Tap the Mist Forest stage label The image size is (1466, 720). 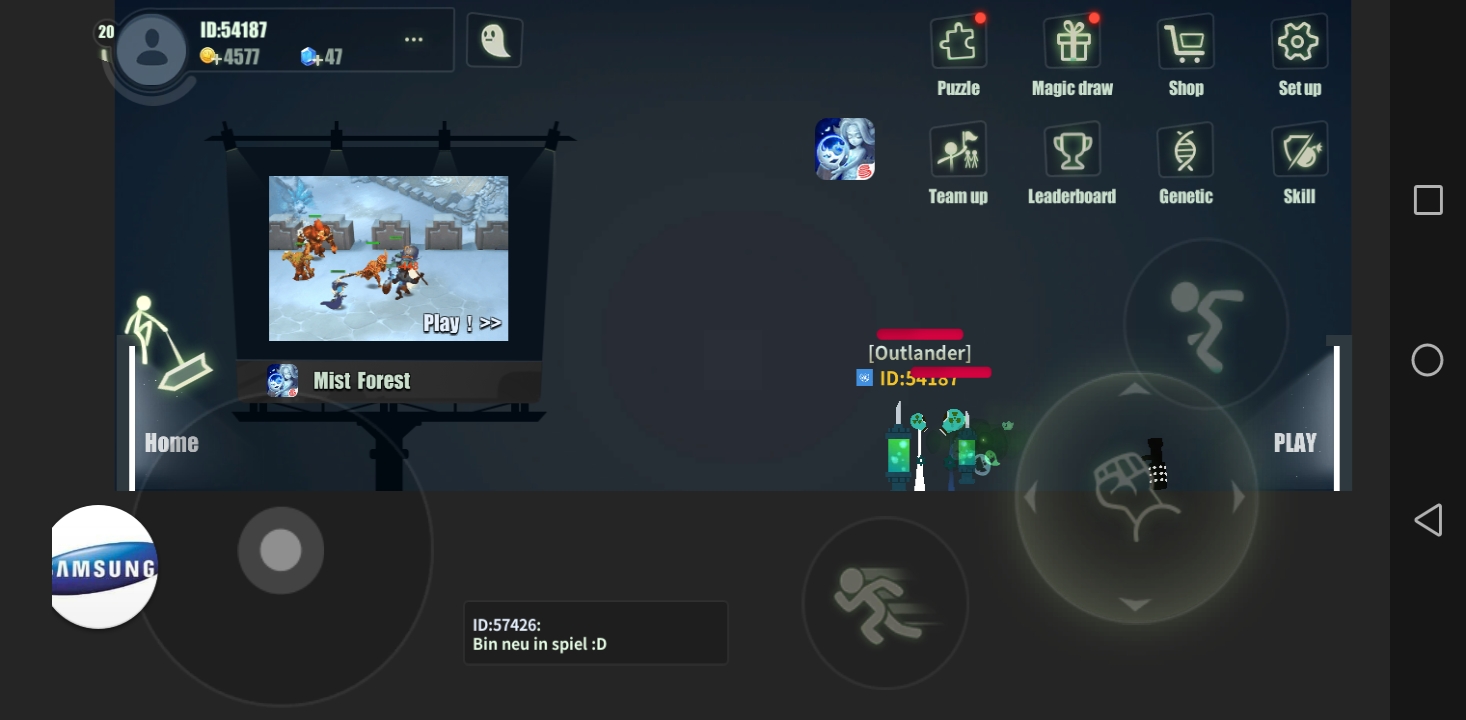362,380
